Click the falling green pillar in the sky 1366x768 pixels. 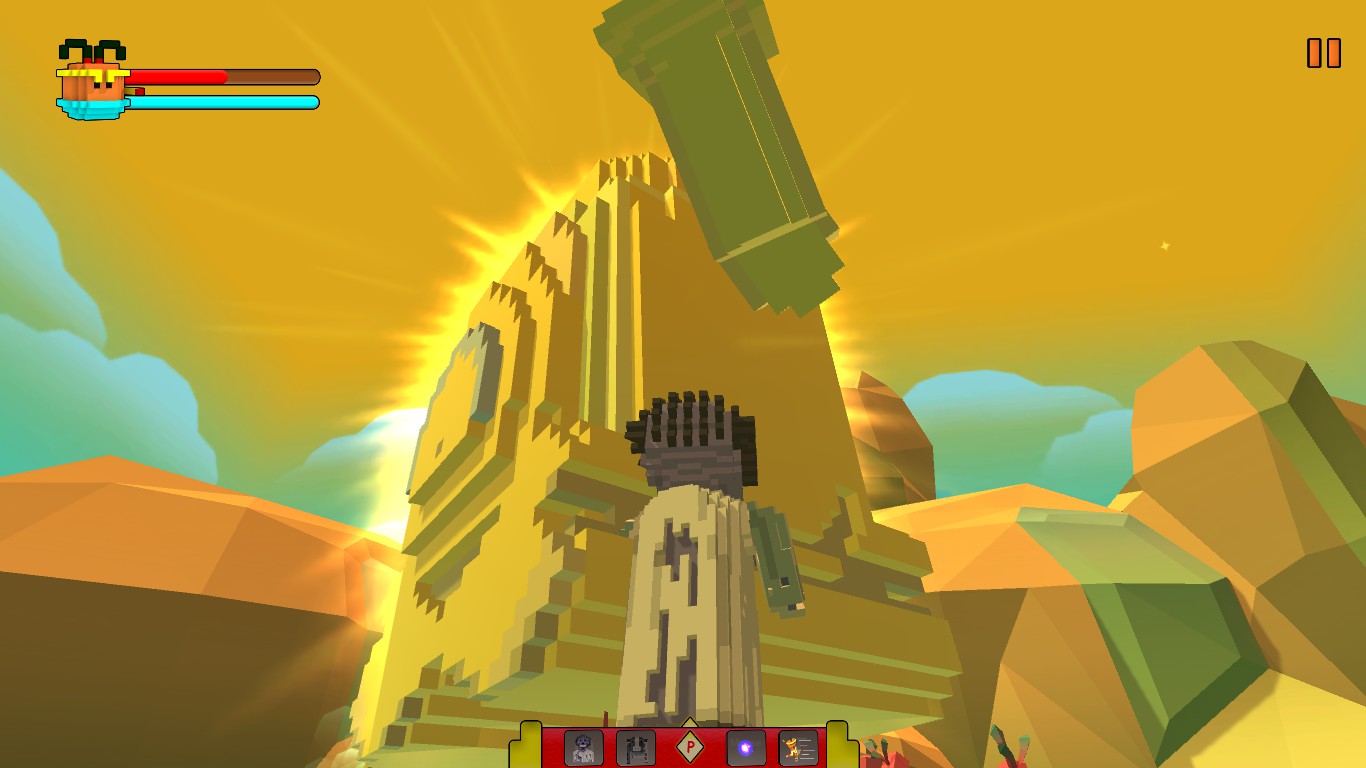pos(720,150)
